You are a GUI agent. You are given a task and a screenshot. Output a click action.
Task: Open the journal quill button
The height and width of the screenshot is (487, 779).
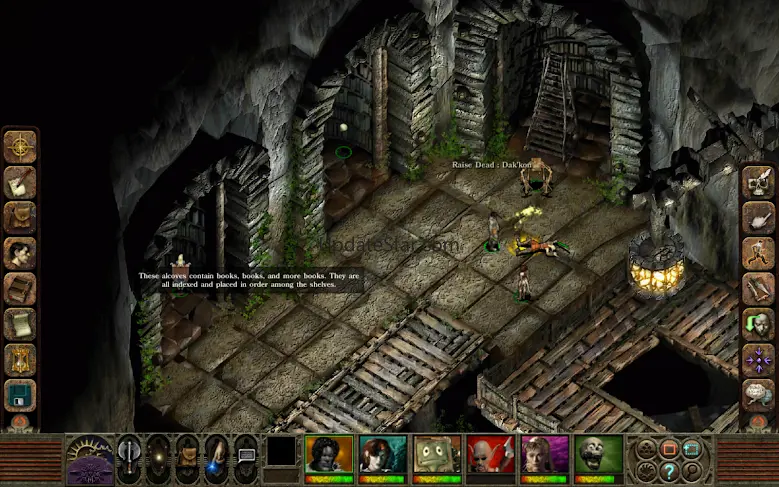coord(19,182)
